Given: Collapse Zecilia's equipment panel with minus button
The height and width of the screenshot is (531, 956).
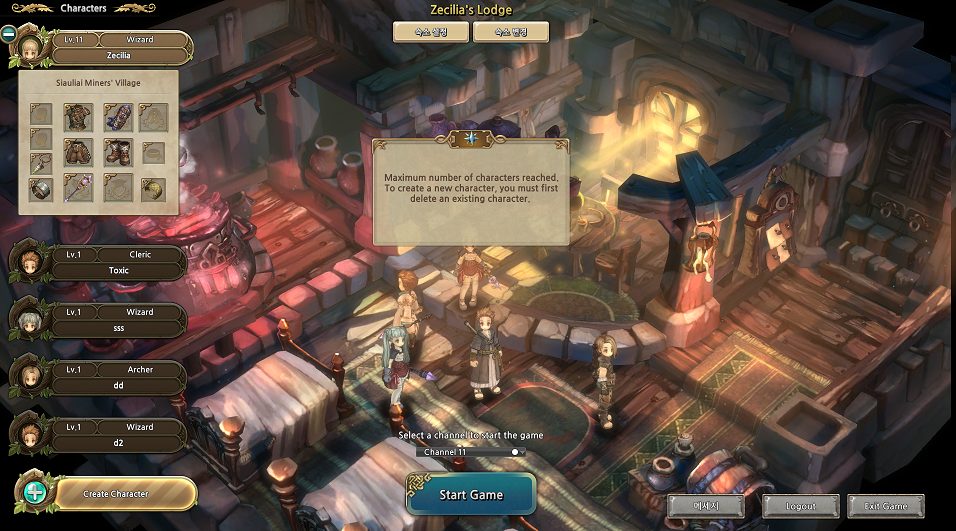Looking at the screenshot, I should pyautogui.click(x=9, y=33).
